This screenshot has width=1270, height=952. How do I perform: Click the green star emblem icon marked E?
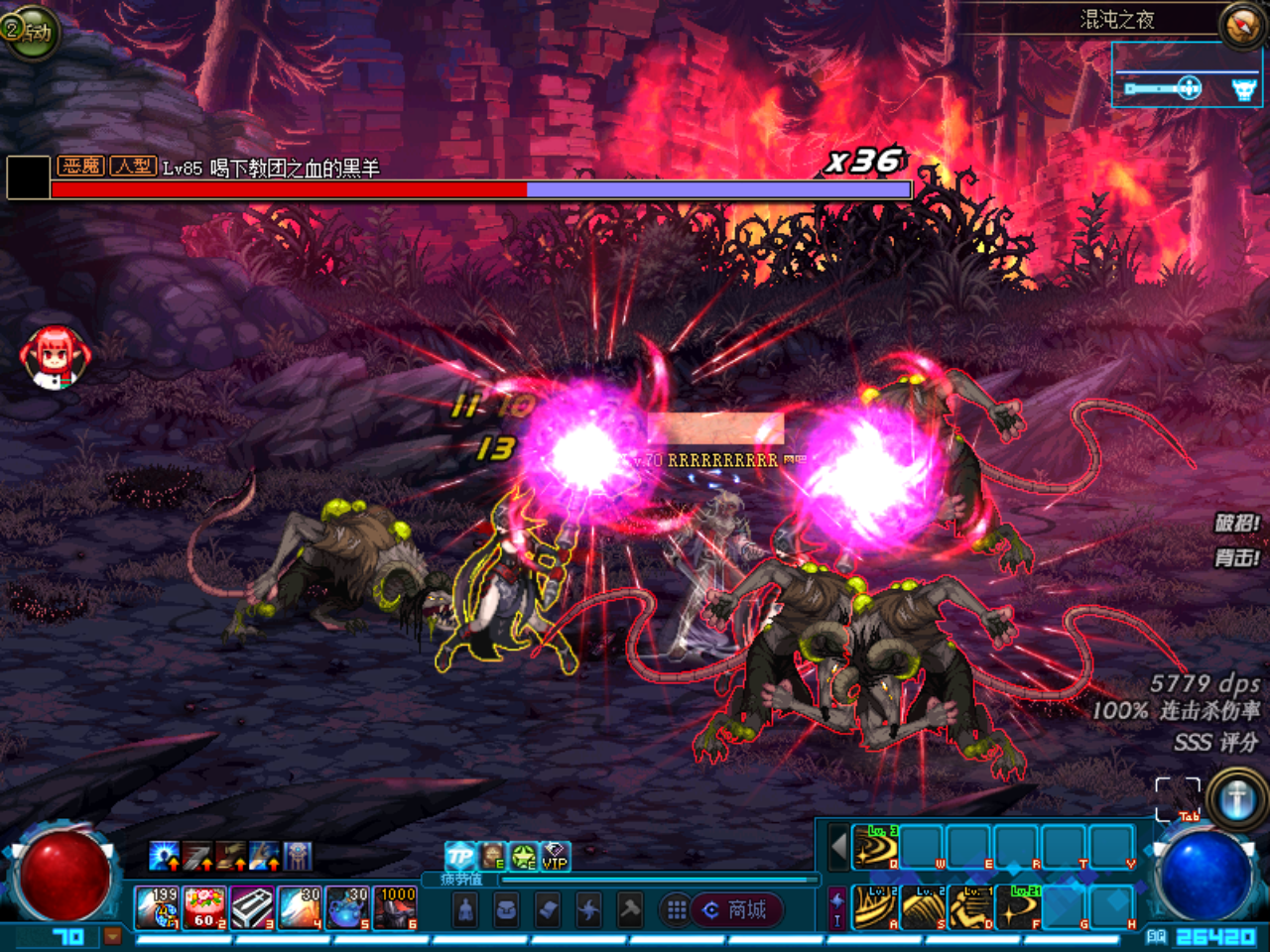(x=522, y=856)
